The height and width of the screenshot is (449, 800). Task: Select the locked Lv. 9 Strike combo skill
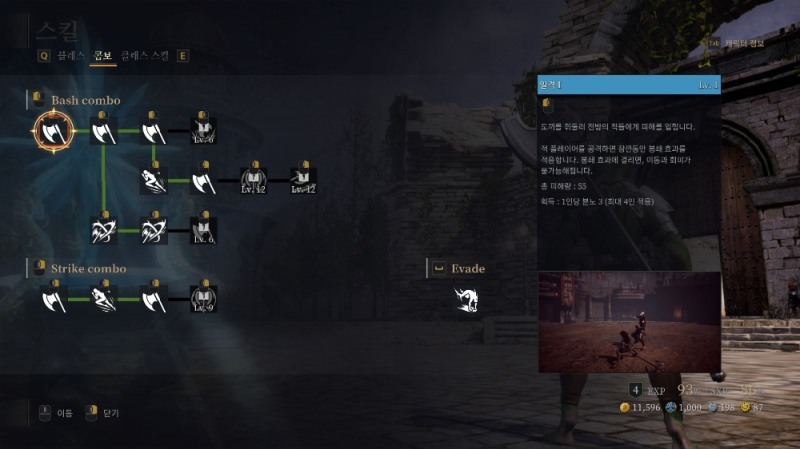(x=204, y=297)
